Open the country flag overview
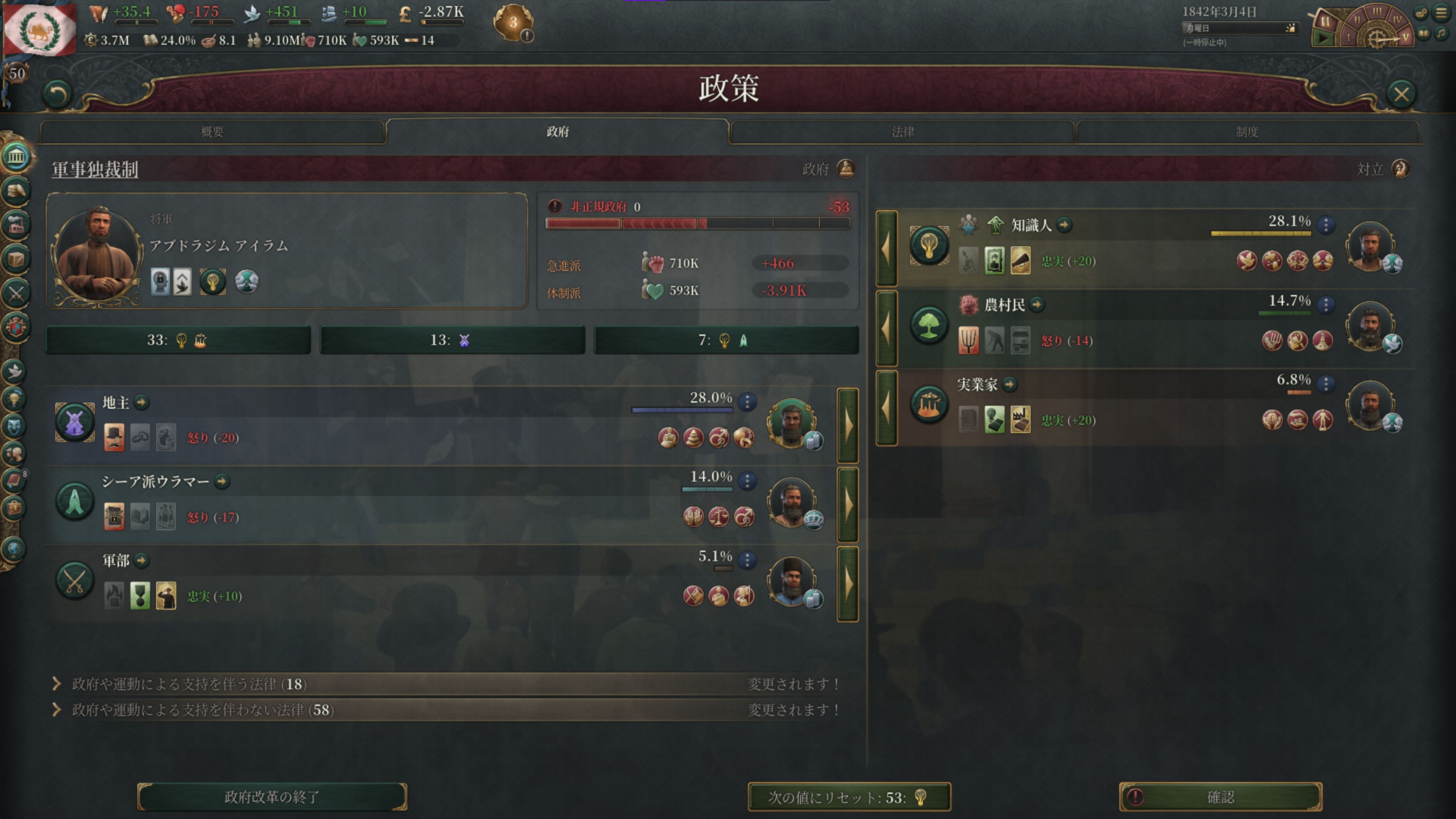 tap(39, 28)
